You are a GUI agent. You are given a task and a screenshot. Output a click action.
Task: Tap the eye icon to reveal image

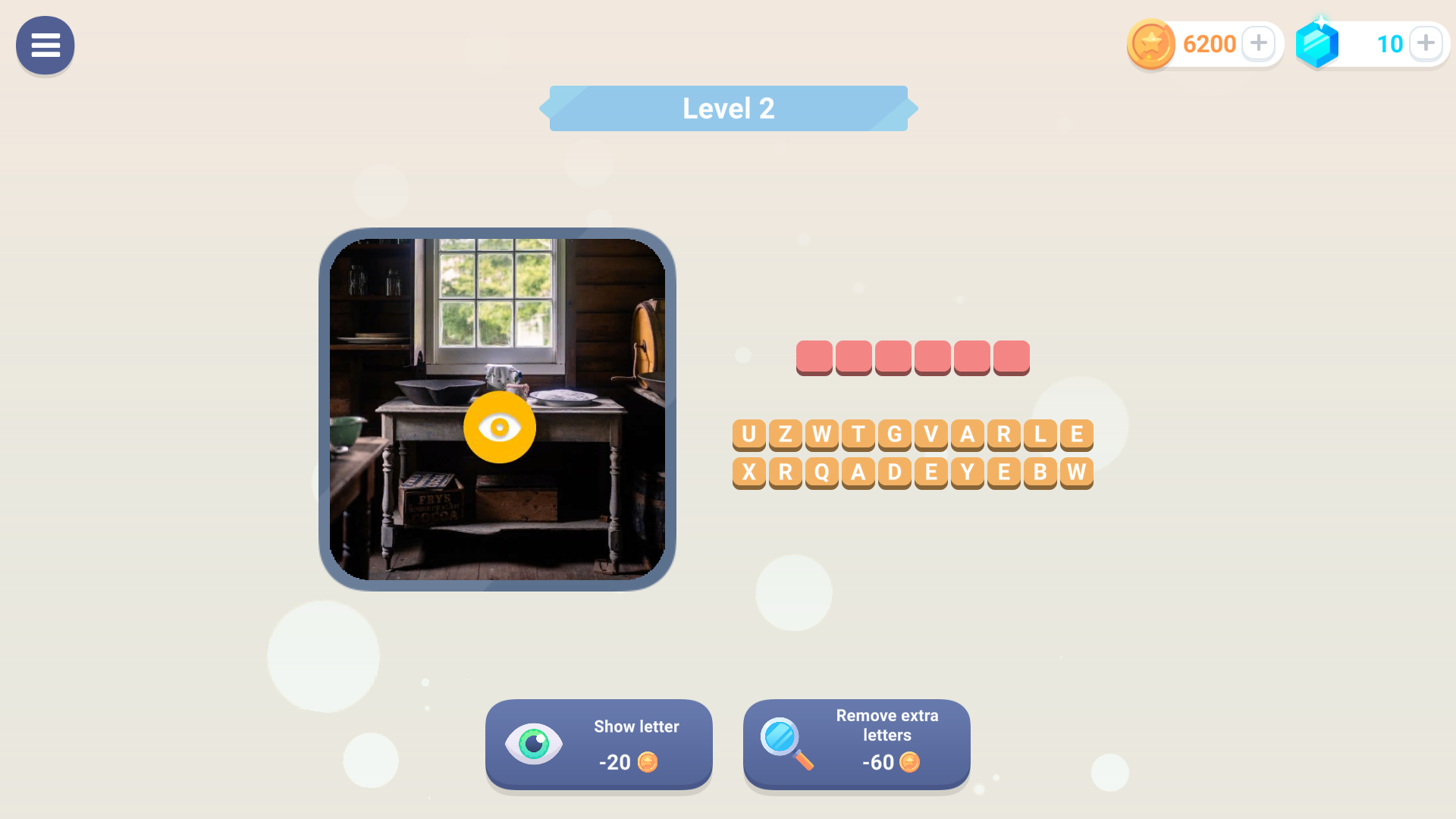(x=500, y=427)
